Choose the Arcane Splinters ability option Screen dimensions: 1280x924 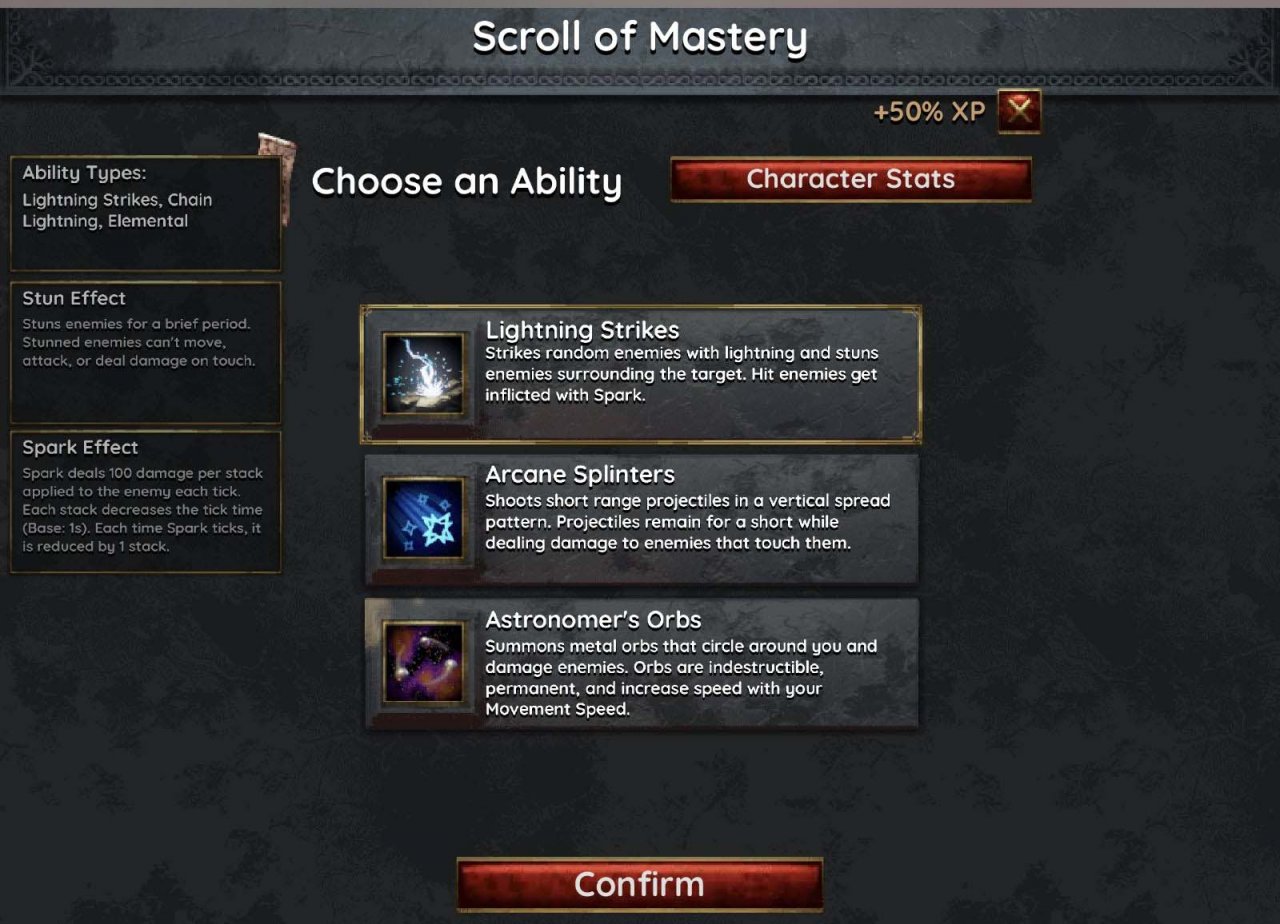click(642, 519)
